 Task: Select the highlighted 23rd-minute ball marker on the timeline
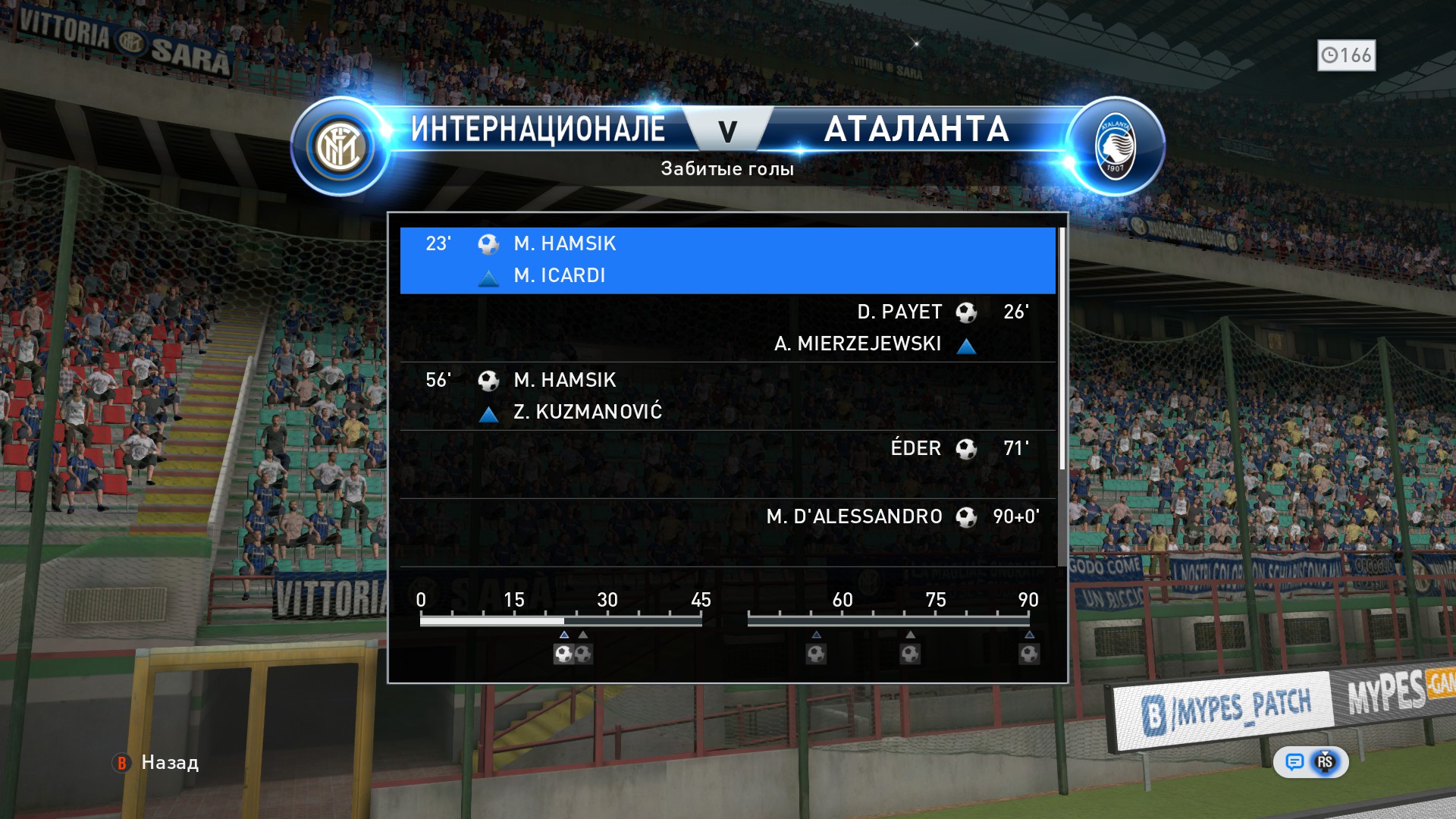563,654
